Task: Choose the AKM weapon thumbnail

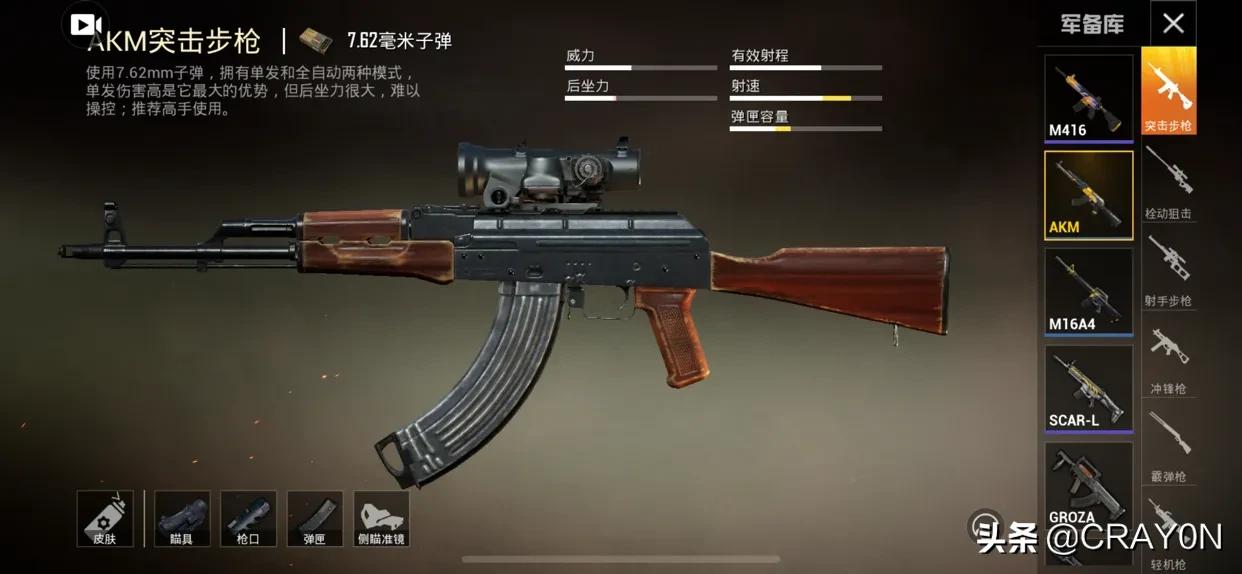Action: (1088, 195)
